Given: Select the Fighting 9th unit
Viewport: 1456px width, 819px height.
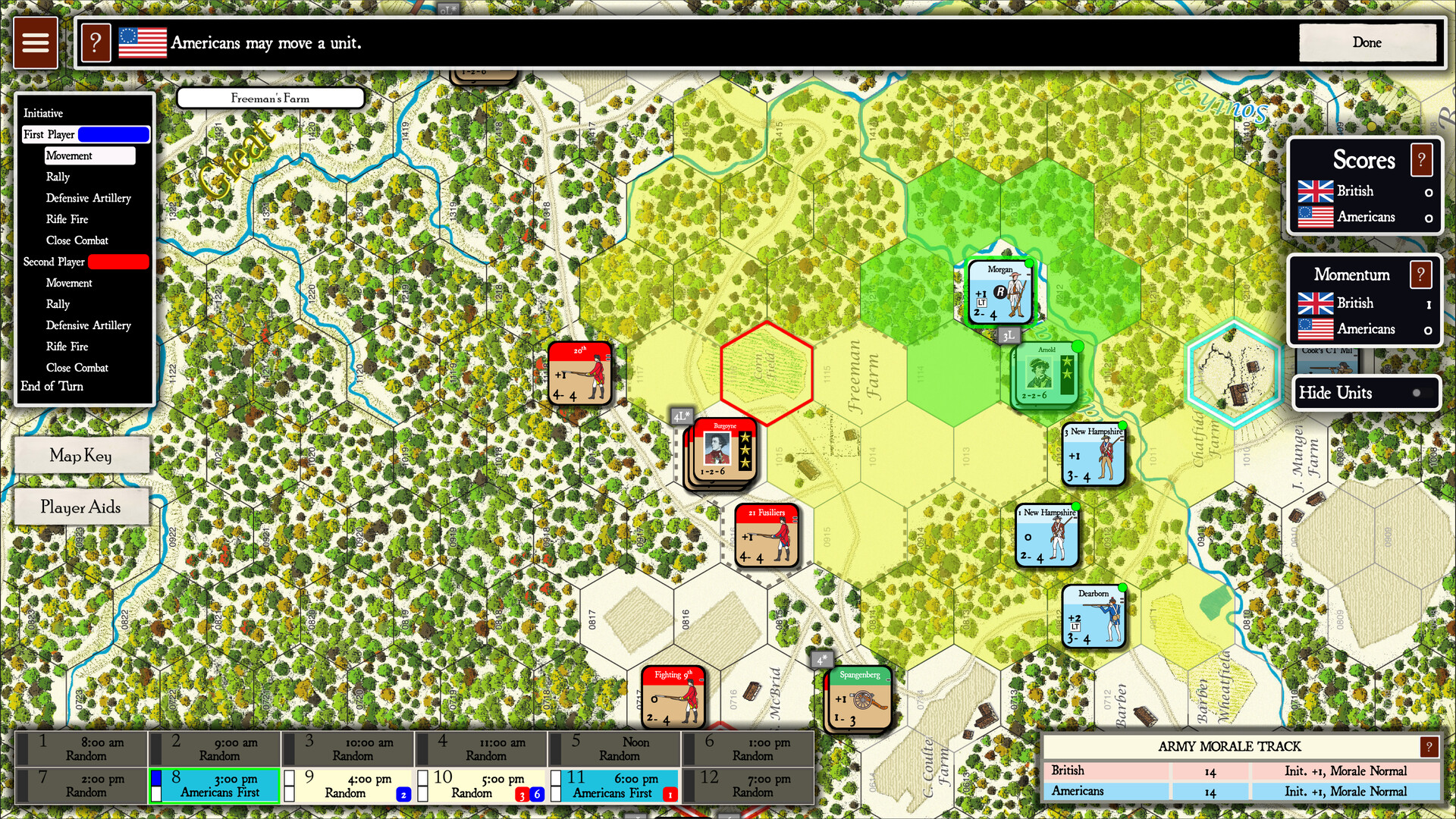Looking at the screenshot, I should tap(673, 697).
